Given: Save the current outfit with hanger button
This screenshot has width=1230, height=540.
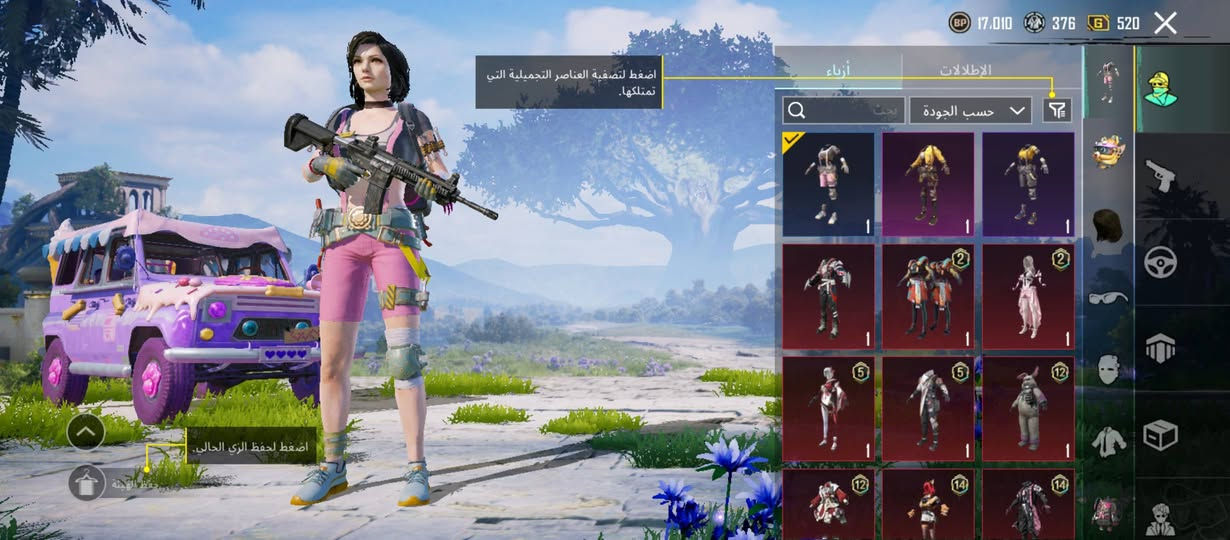Looking at the screenshot, I should coord(86,483).
